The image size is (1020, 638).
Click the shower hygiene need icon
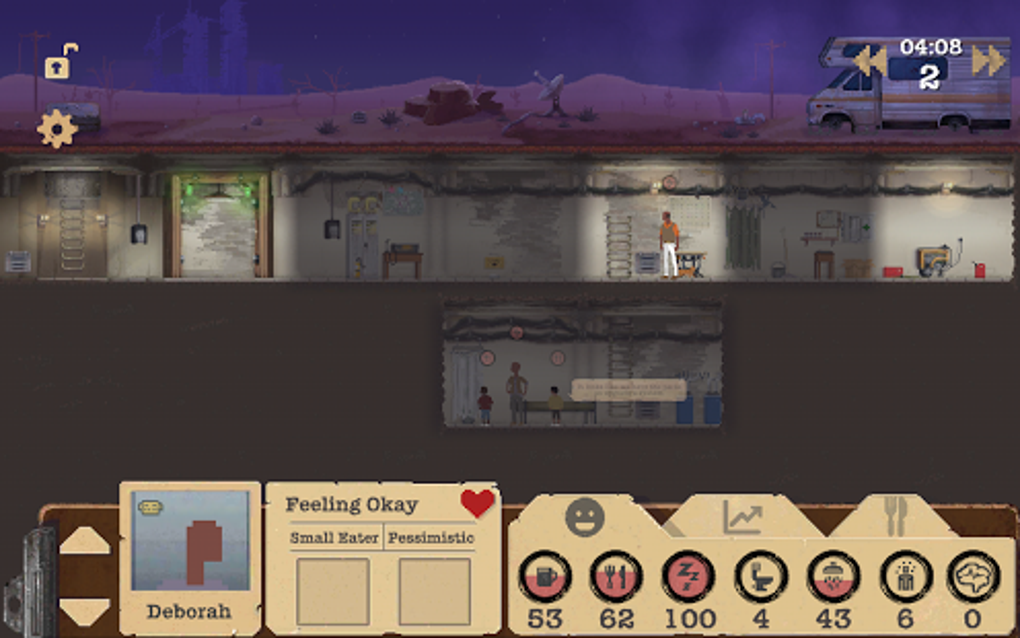832,576
